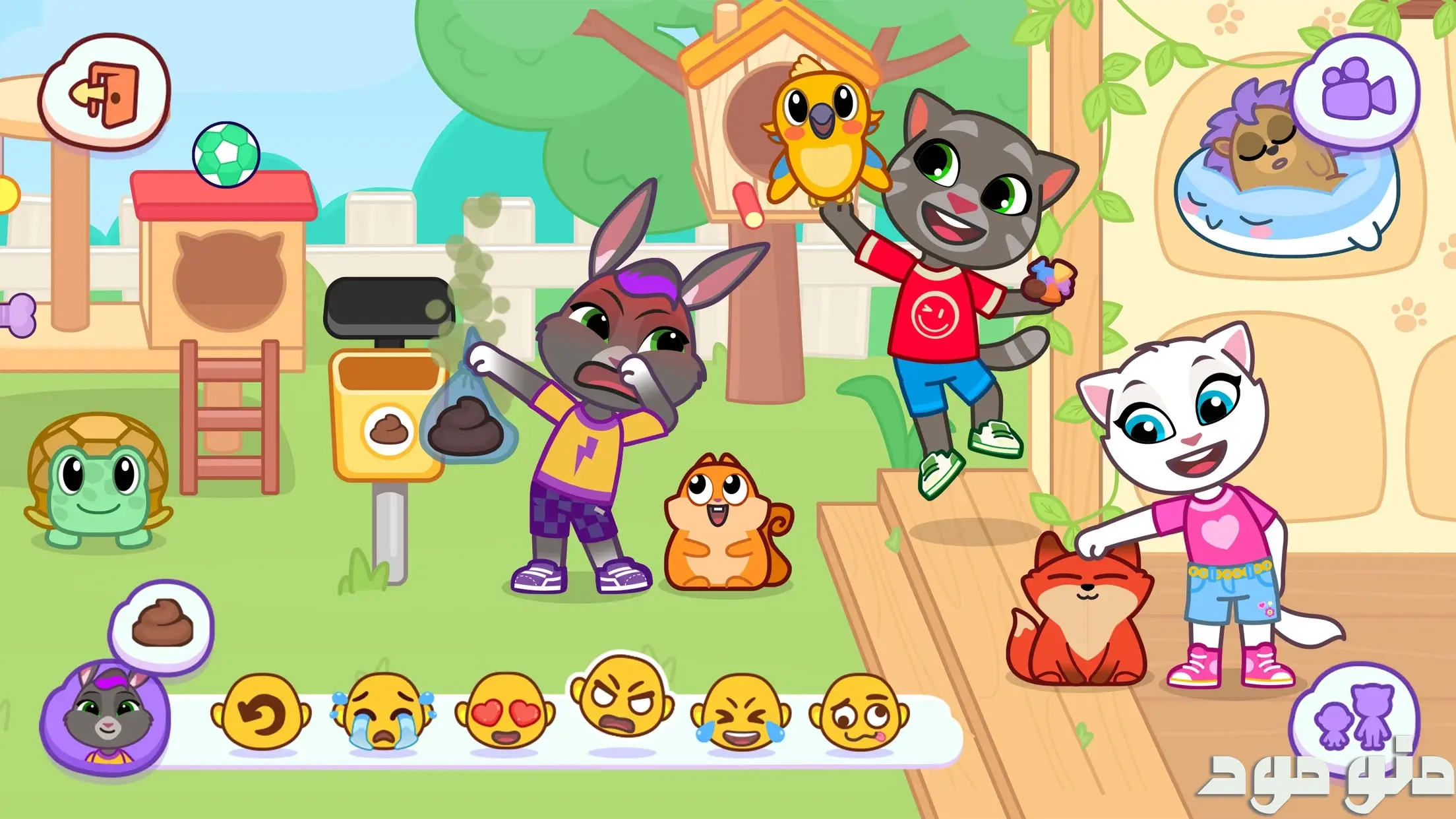Choose the undo arrow emoji
The image size is (1456, 819).
(260, 713)
